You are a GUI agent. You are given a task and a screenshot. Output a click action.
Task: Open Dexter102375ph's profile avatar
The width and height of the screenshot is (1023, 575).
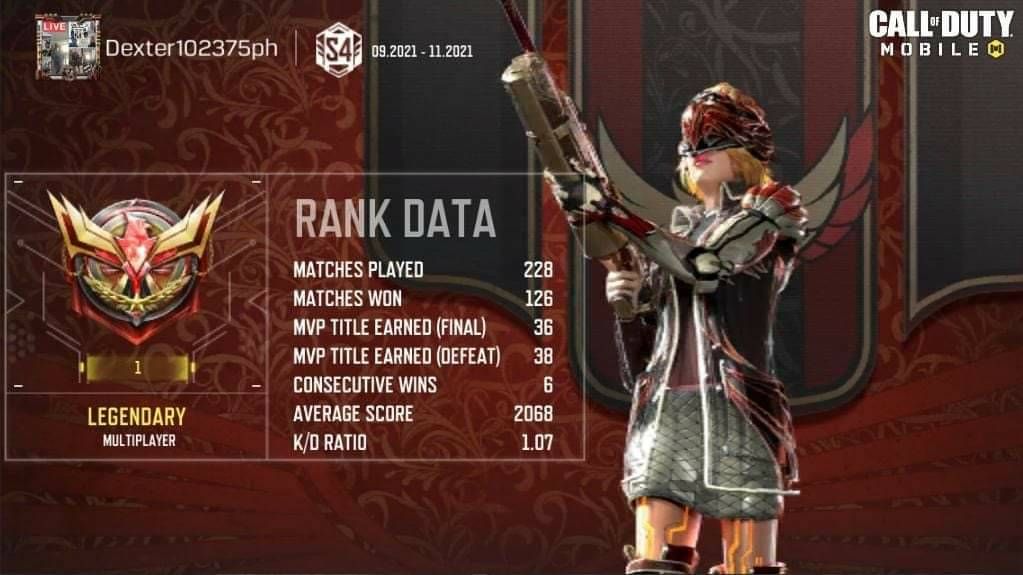(67, 47)
